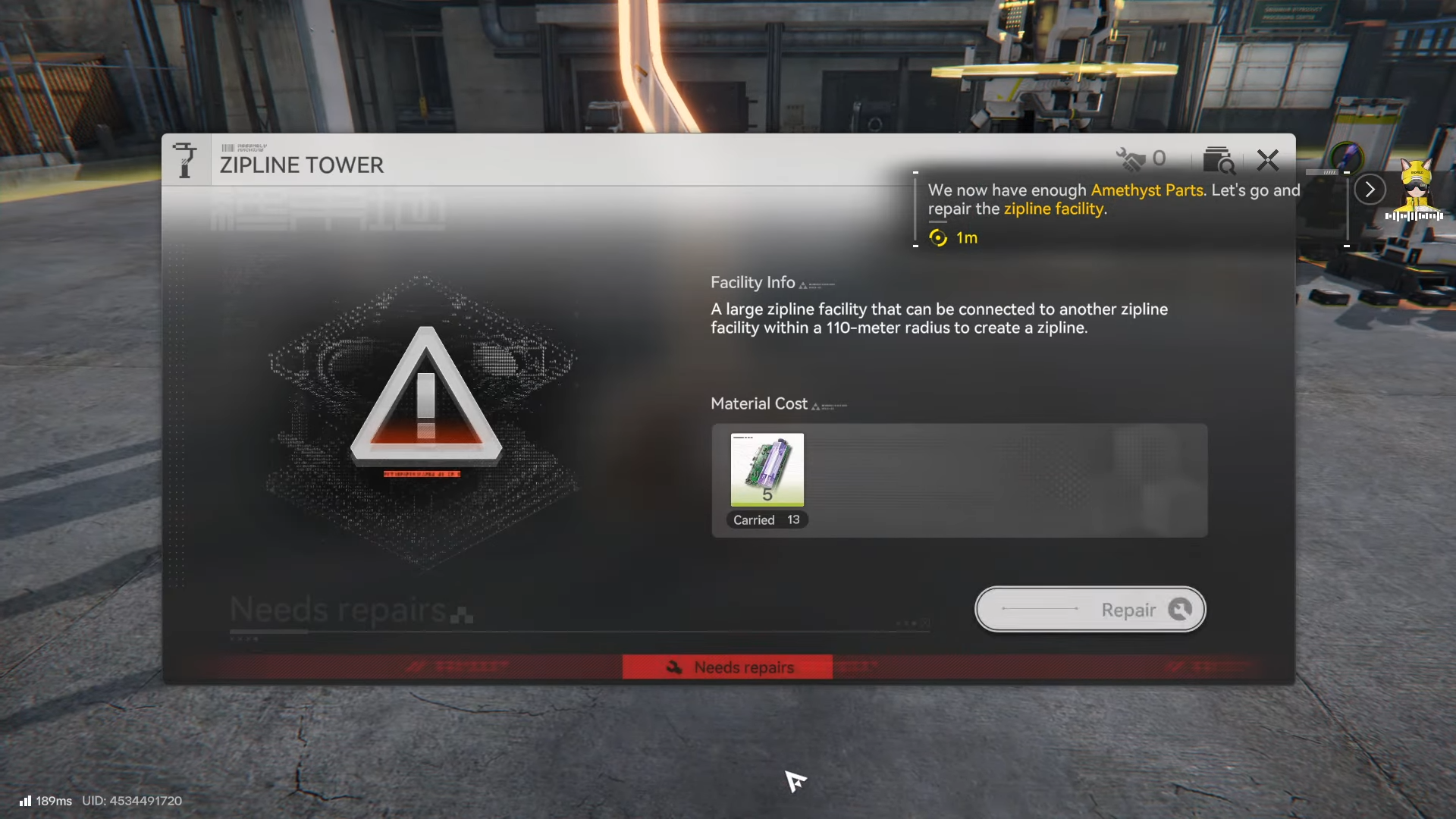Open the zipline repair quest objective

pos(1112,200)
